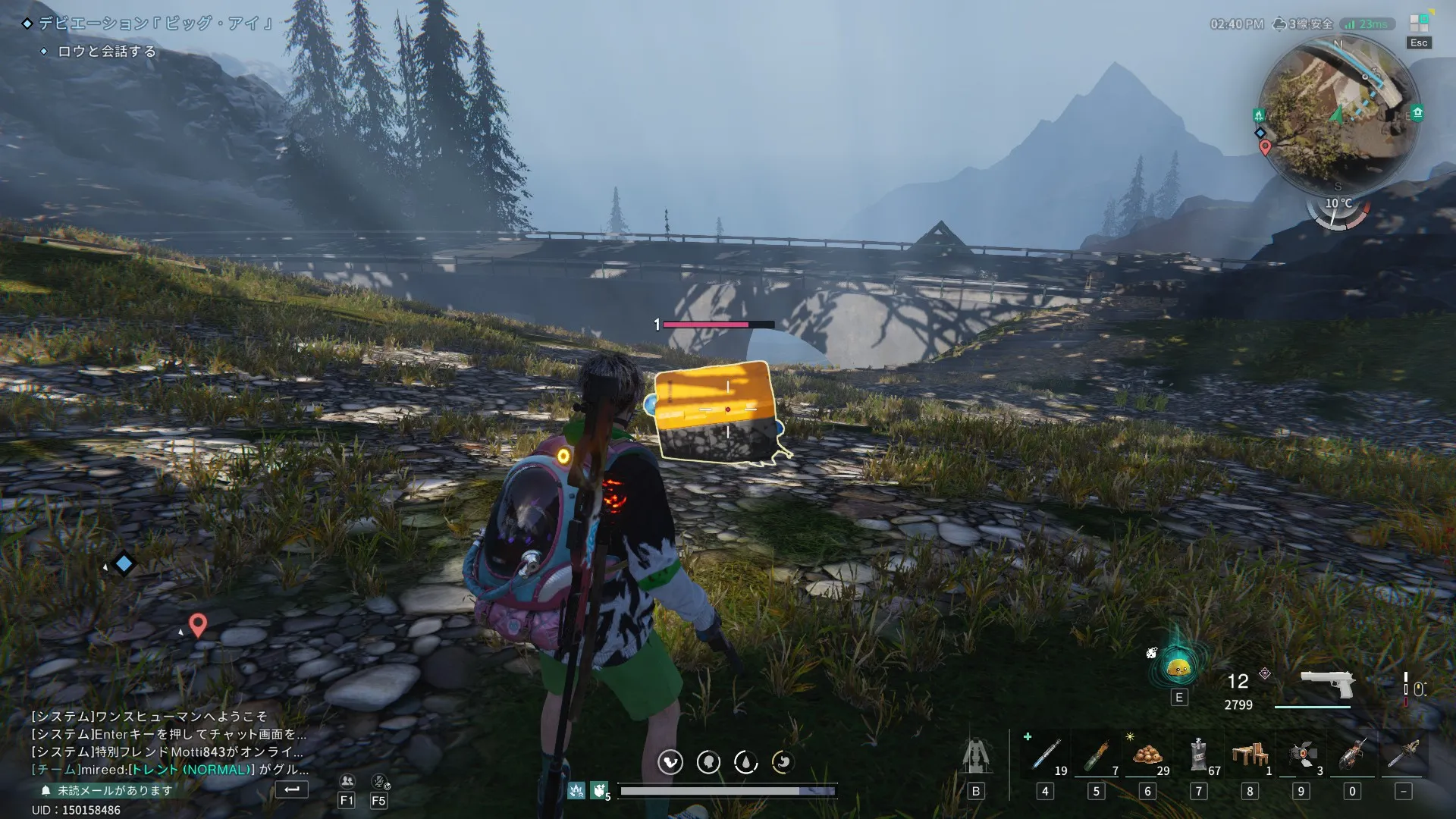Select the equipped pistol weapon icon
Screen dimensions: 1456x819
click(1327, 685)
